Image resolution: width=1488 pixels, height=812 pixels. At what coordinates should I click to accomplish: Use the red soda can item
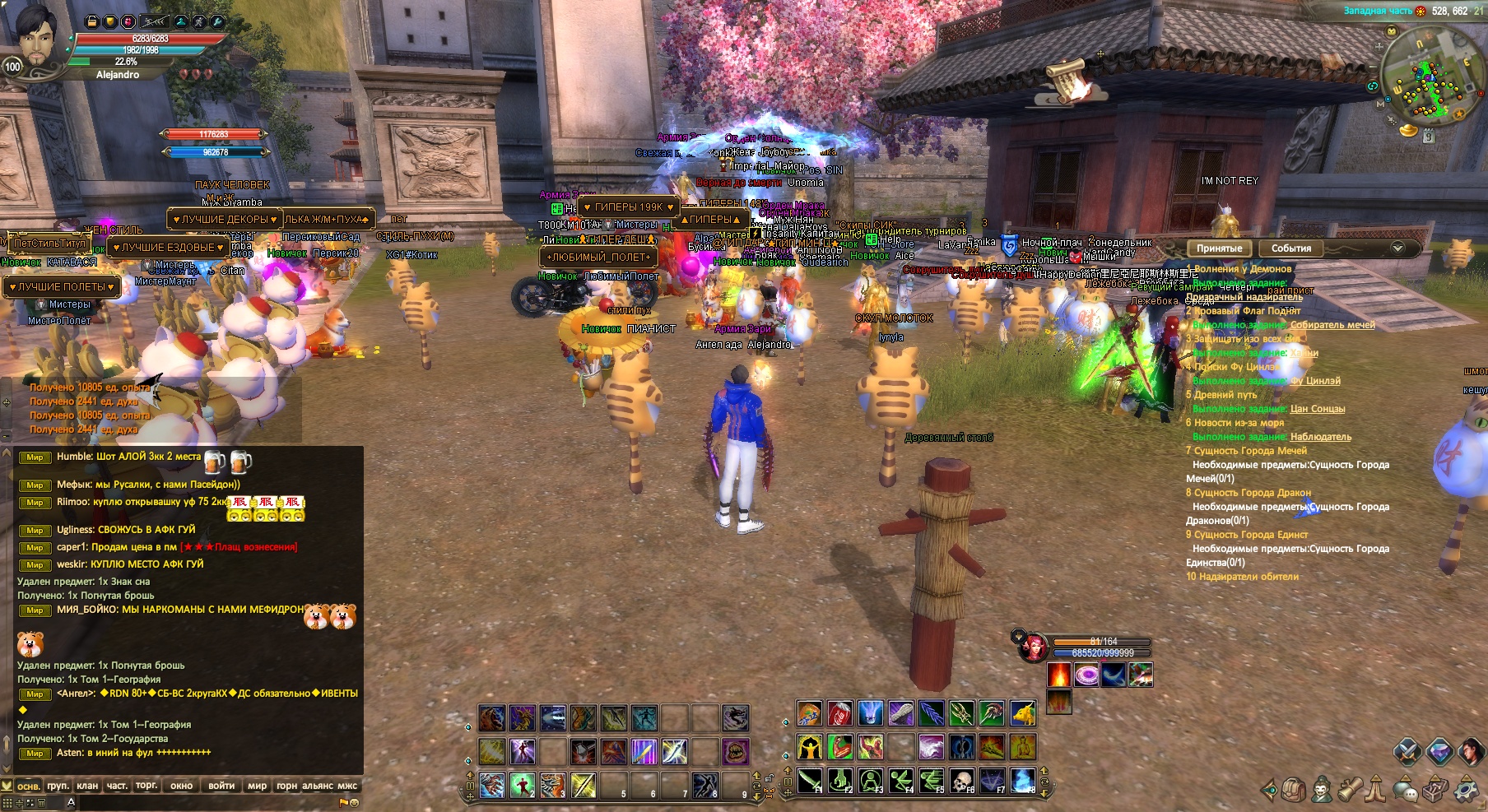(839, 714)
